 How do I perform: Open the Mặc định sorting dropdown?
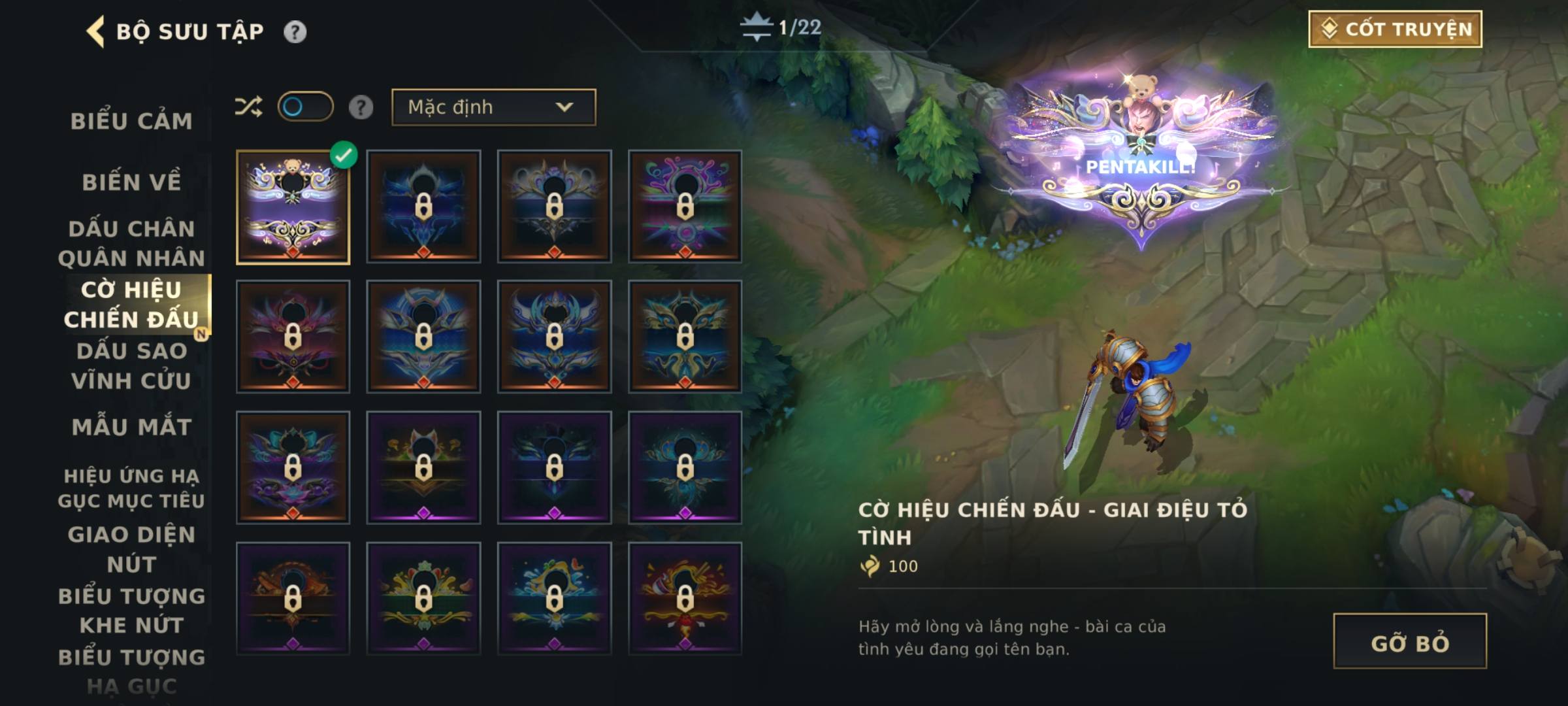click(493, 107)
